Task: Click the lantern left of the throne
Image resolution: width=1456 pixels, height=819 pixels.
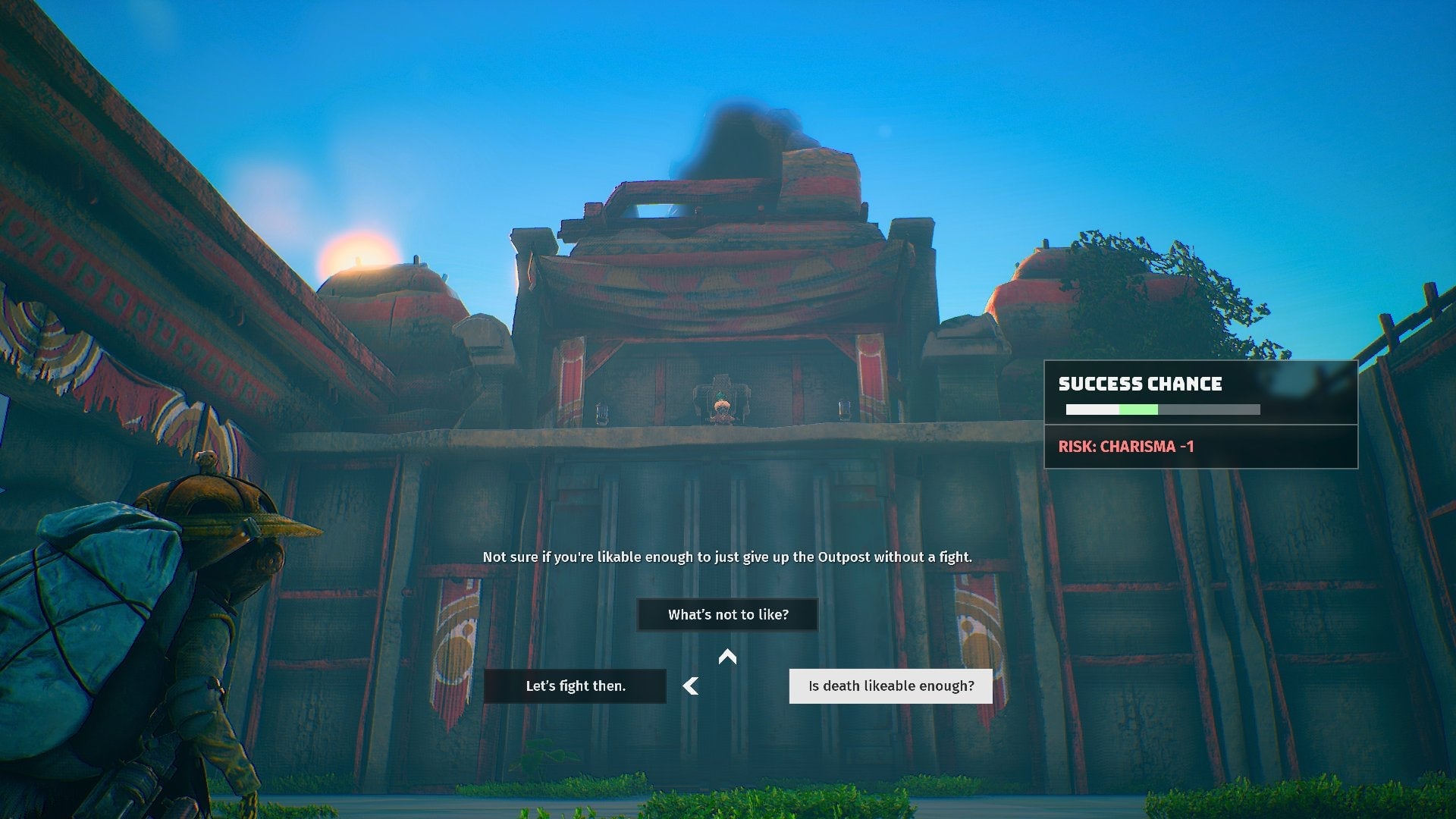Action: pyautogui.click(x=603, y=412)
